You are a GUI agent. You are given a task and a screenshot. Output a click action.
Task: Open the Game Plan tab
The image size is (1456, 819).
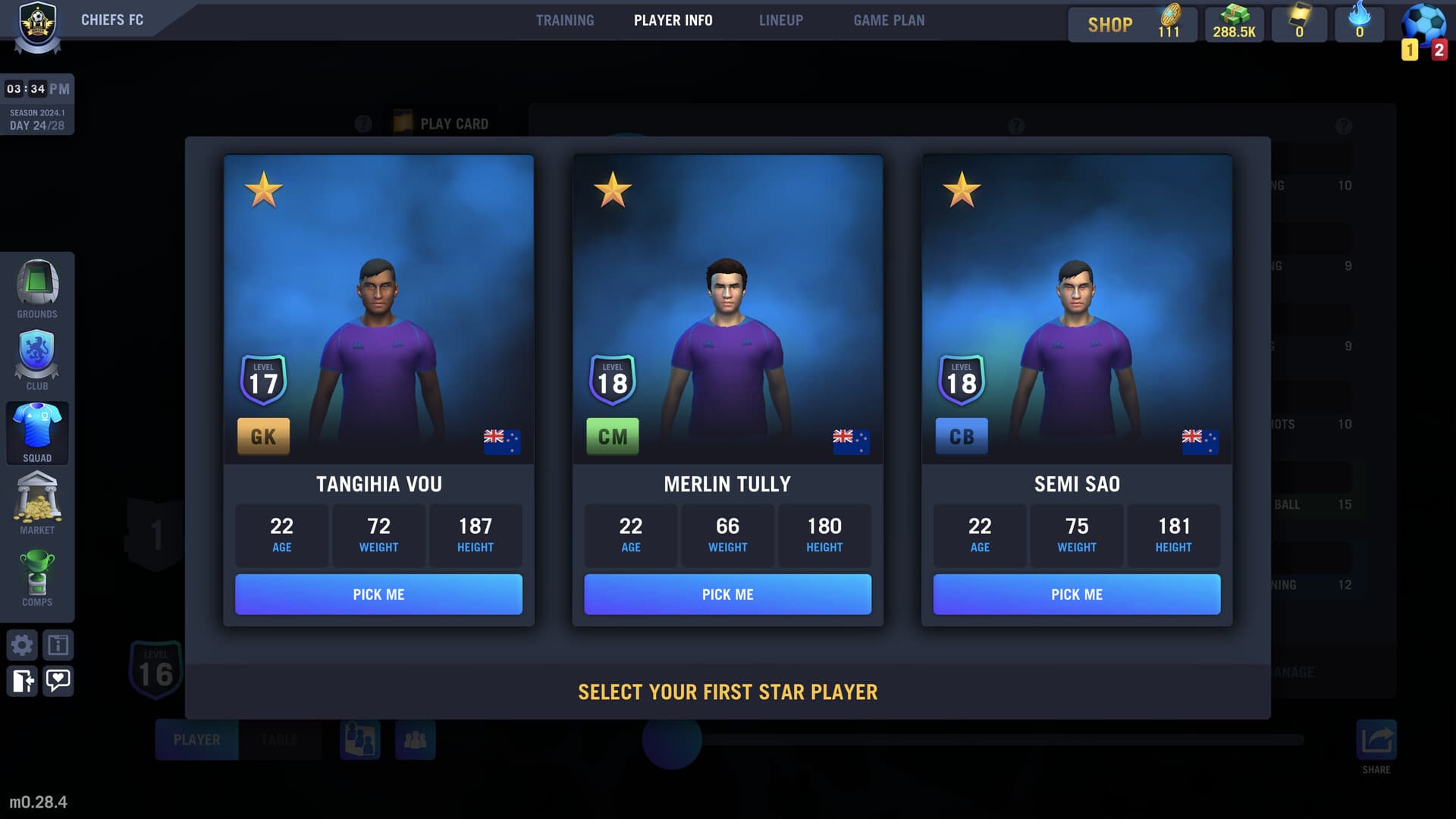pyautogui.click(x=889, y=20)
